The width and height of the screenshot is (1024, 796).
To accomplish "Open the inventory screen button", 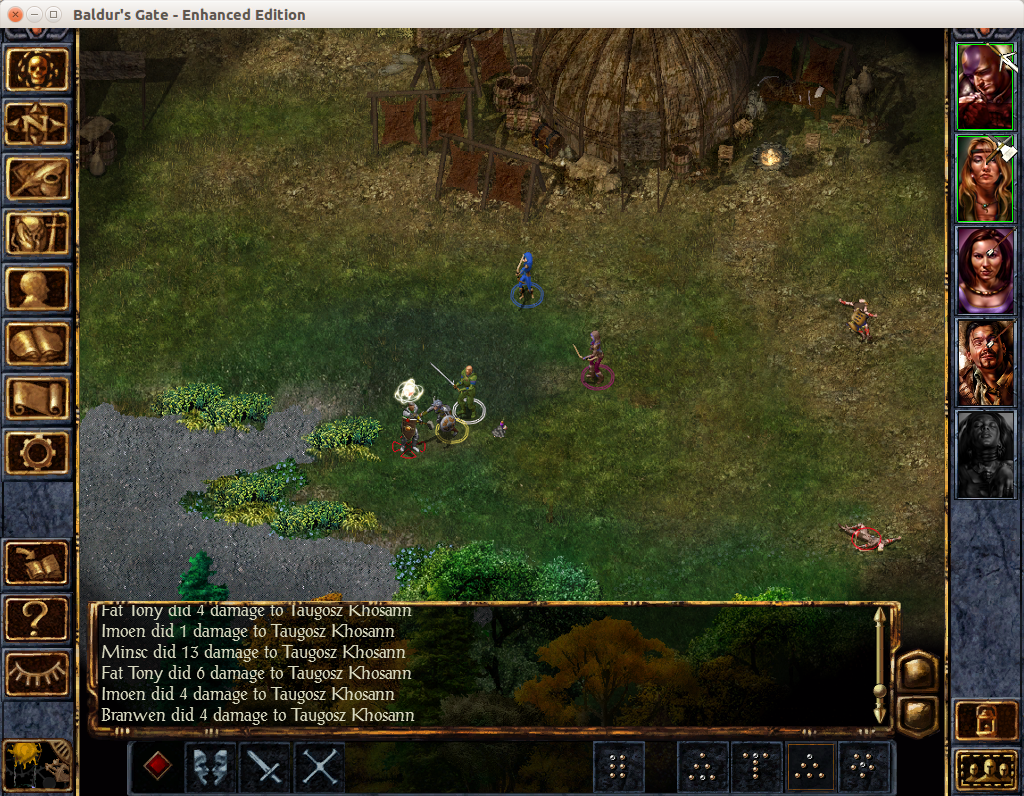I will coord(38,234).
